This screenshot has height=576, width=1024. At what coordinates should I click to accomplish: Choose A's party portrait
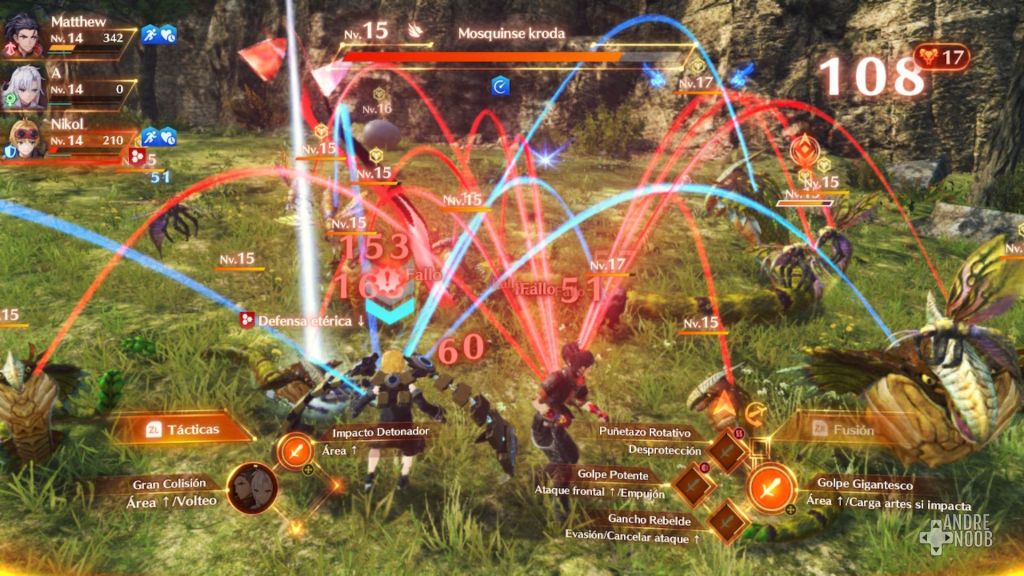tap(21, 86)
